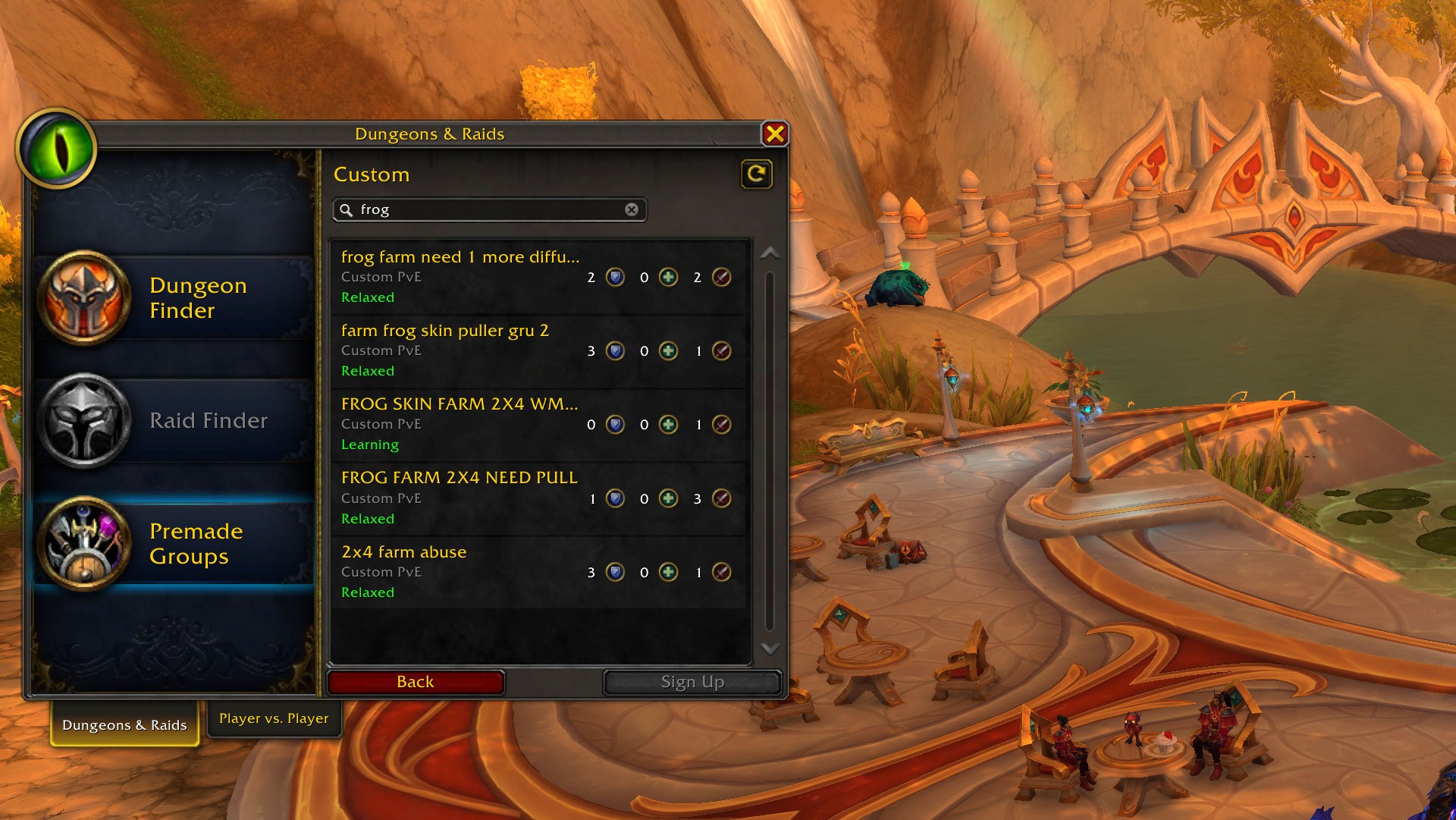The image size is (1456, 820).
Task: Click the grayed Sign Up button
Action: [692, 681]
